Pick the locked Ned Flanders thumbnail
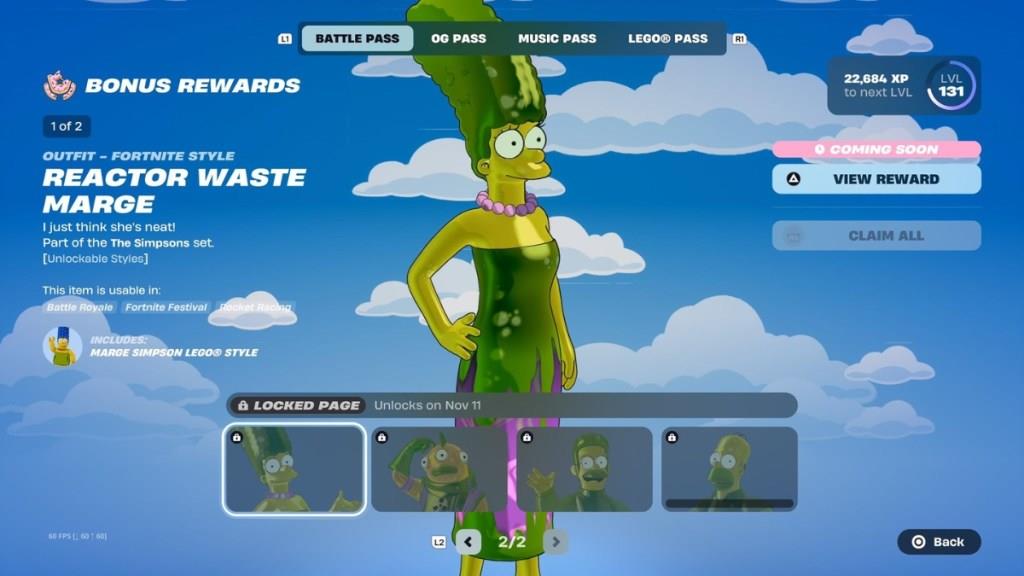The image size is (1024, 576). point(585,469)
